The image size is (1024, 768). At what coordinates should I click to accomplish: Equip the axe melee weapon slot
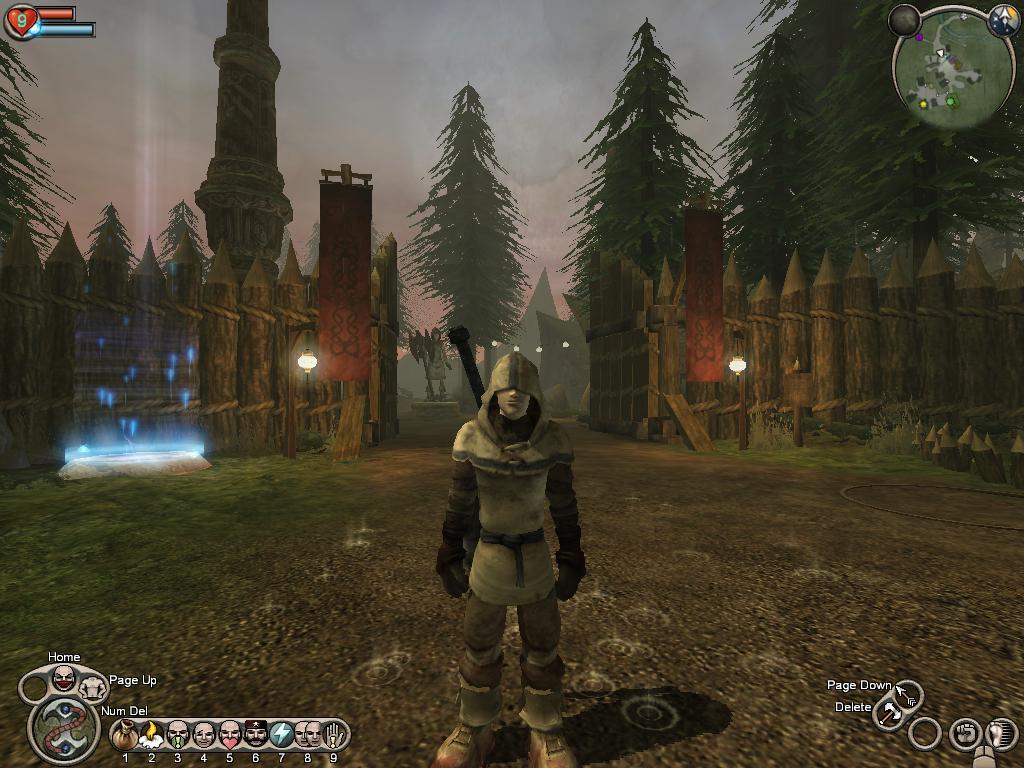point(889,714)
